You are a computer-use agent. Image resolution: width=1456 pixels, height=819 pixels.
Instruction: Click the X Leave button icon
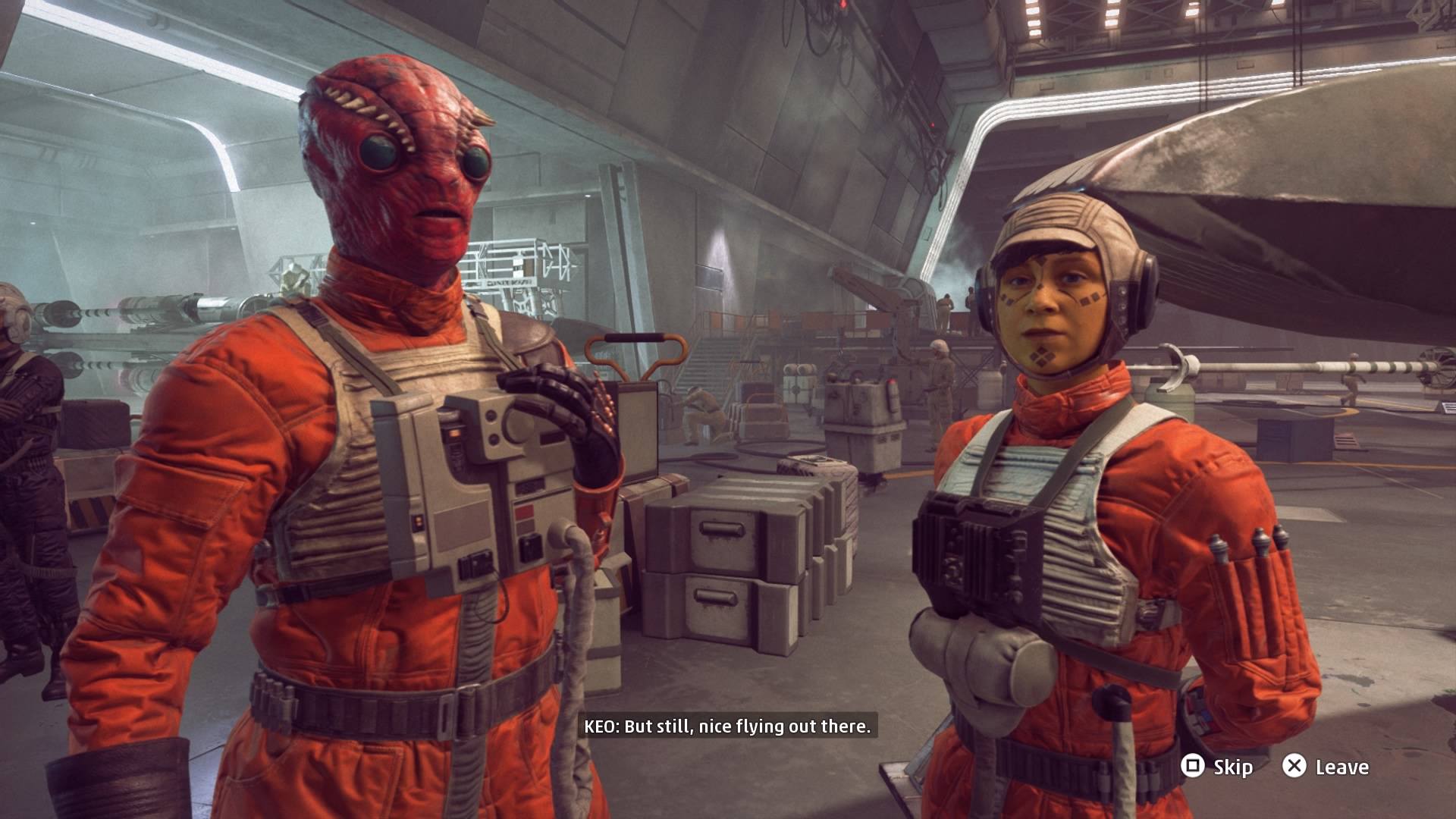(1295, 767)
